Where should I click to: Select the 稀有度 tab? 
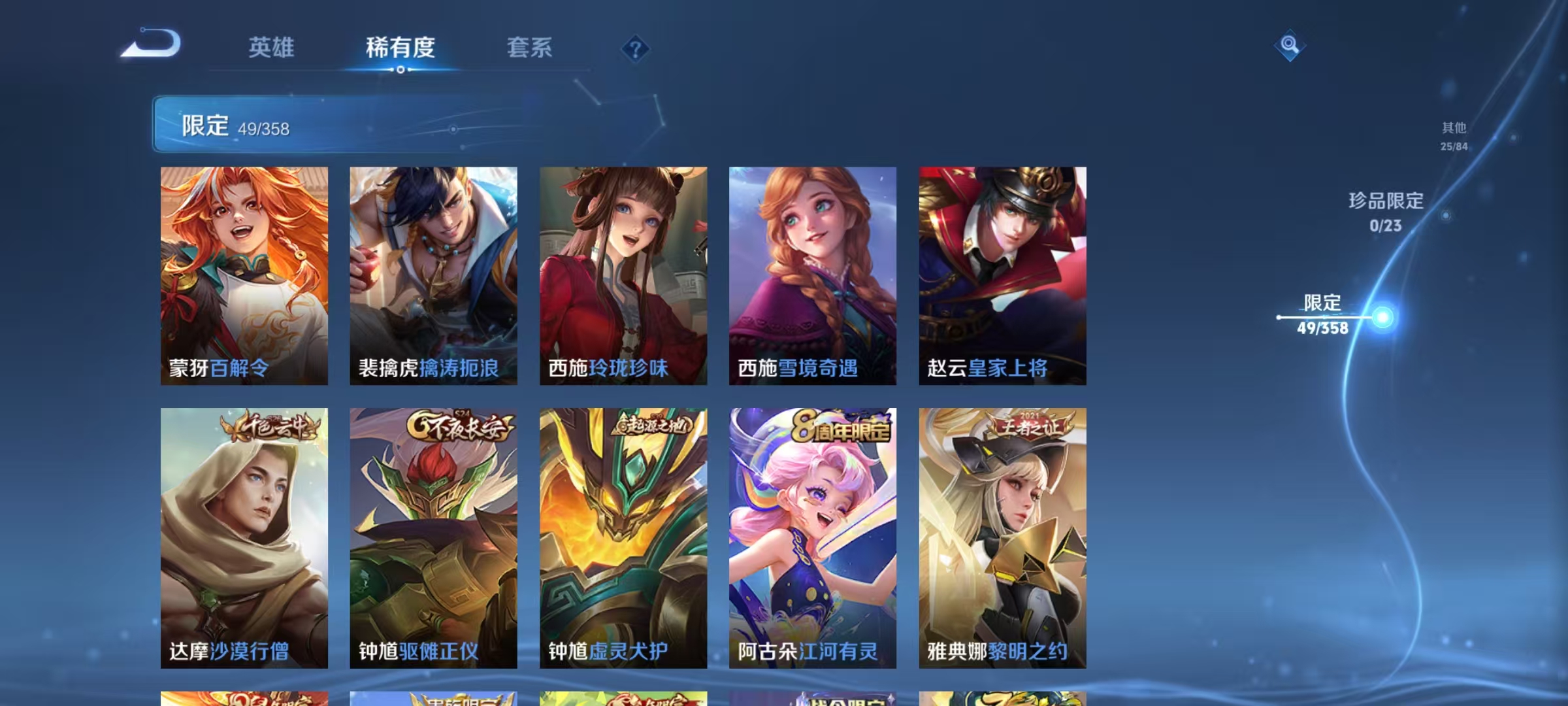(x=400, y=48)
